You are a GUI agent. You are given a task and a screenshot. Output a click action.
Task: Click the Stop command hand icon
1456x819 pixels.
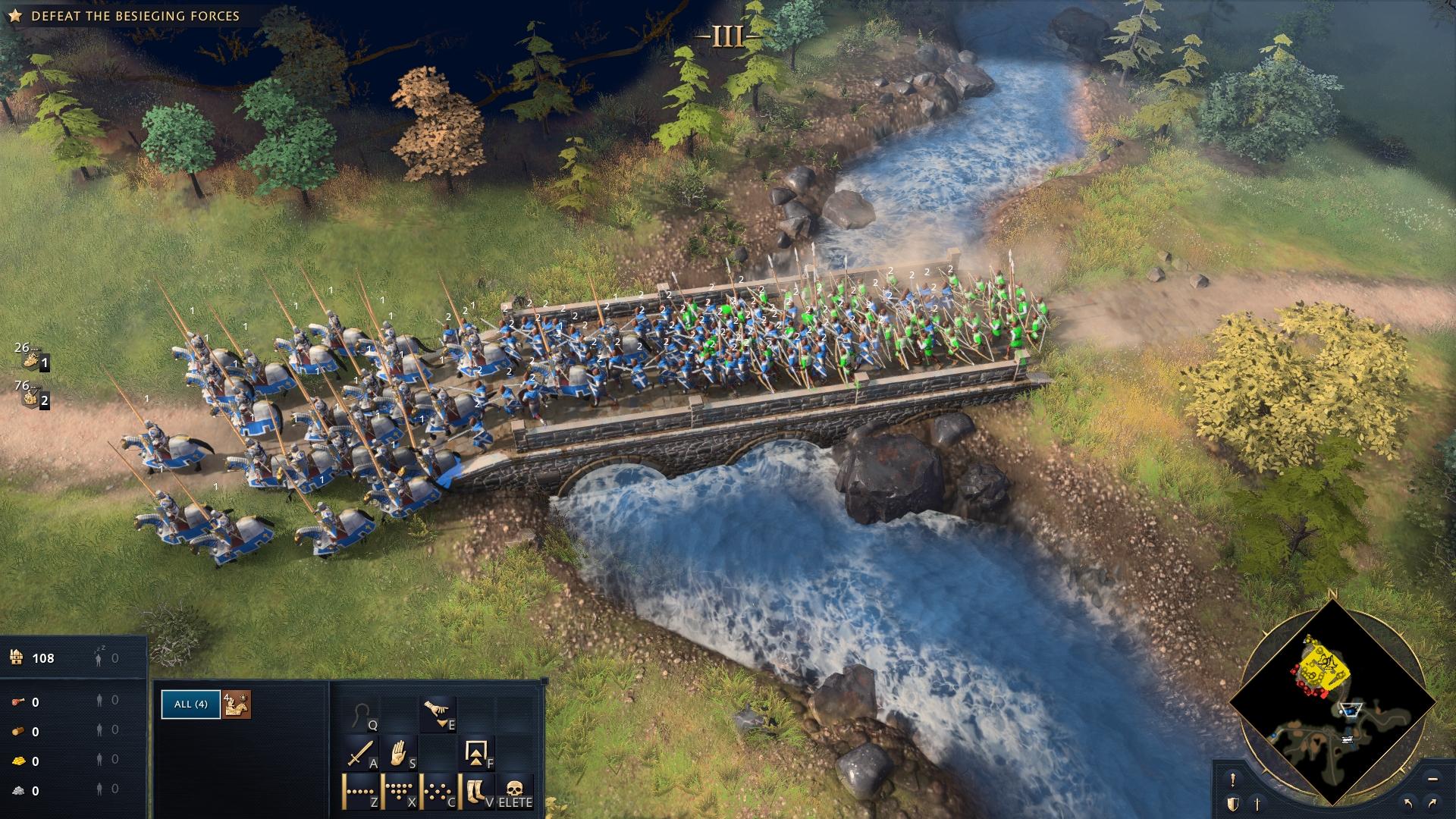click(398, 753)
